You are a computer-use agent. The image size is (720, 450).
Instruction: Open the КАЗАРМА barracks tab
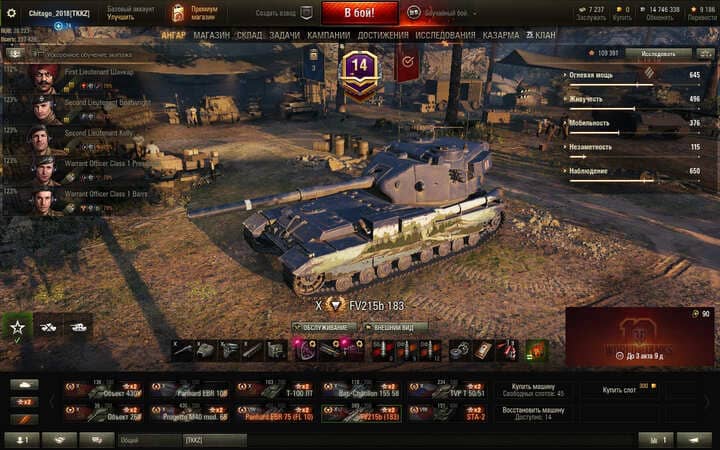[501, 35]
